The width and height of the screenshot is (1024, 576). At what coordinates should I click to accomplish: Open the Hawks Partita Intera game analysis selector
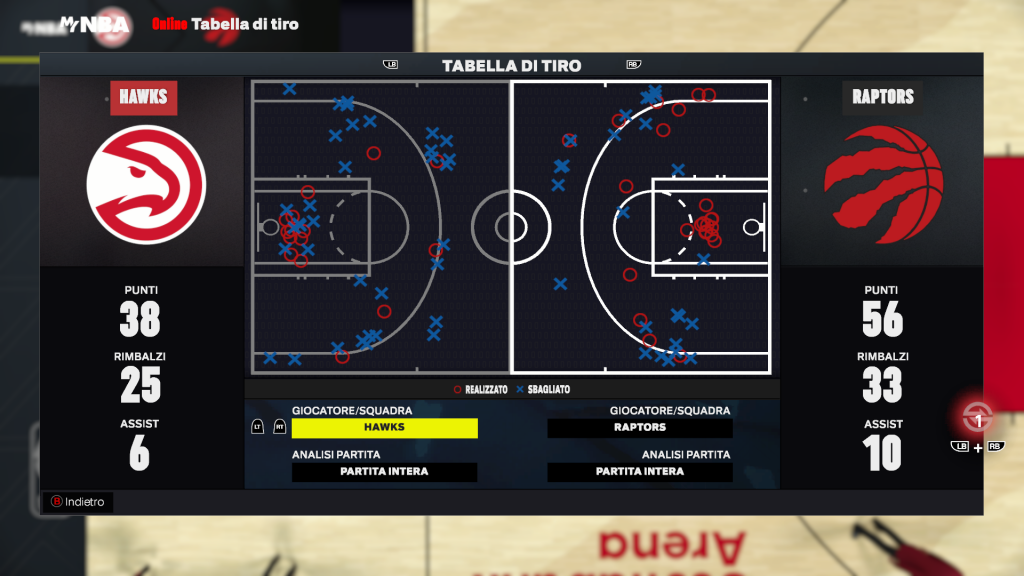384,471
